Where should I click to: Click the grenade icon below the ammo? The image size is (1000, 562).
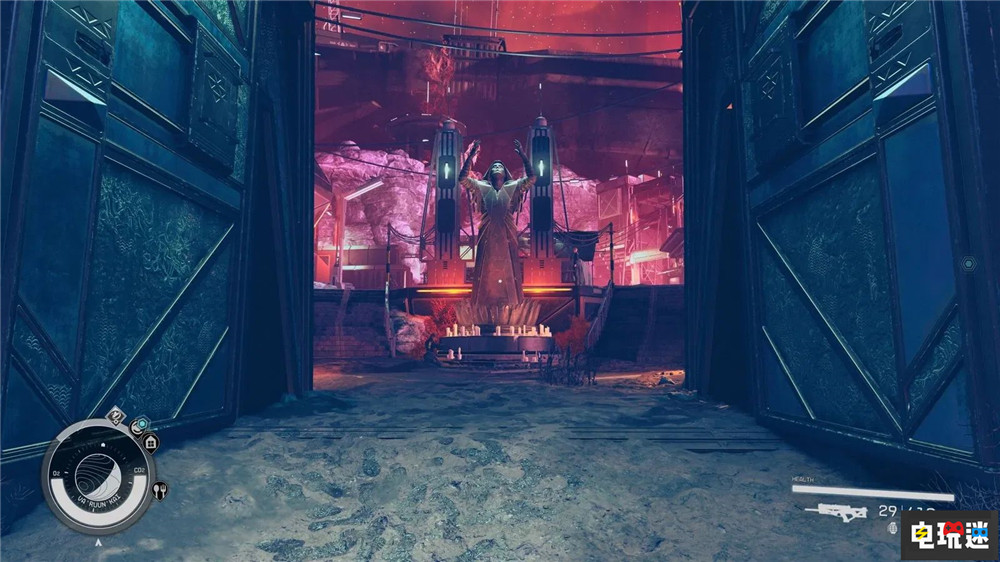coord(892,528)
